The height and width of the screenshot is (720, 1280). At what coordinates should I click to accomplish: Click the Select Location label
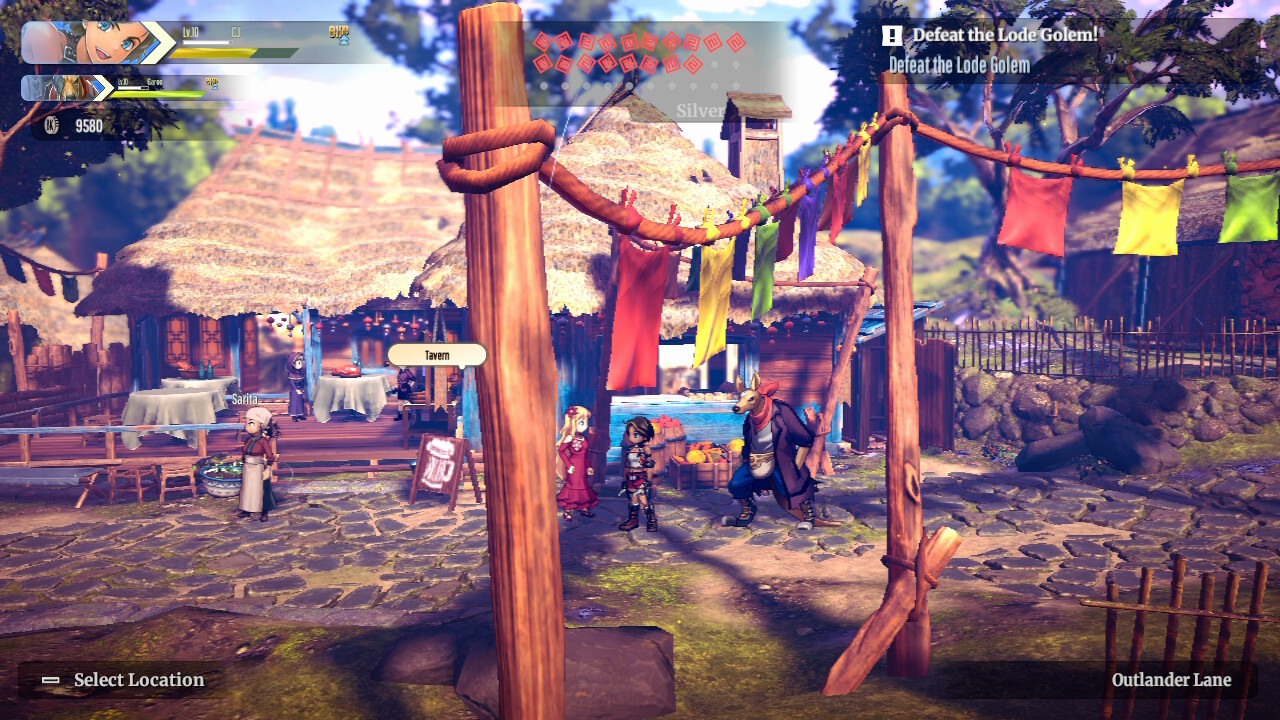(x=138, y=680)
